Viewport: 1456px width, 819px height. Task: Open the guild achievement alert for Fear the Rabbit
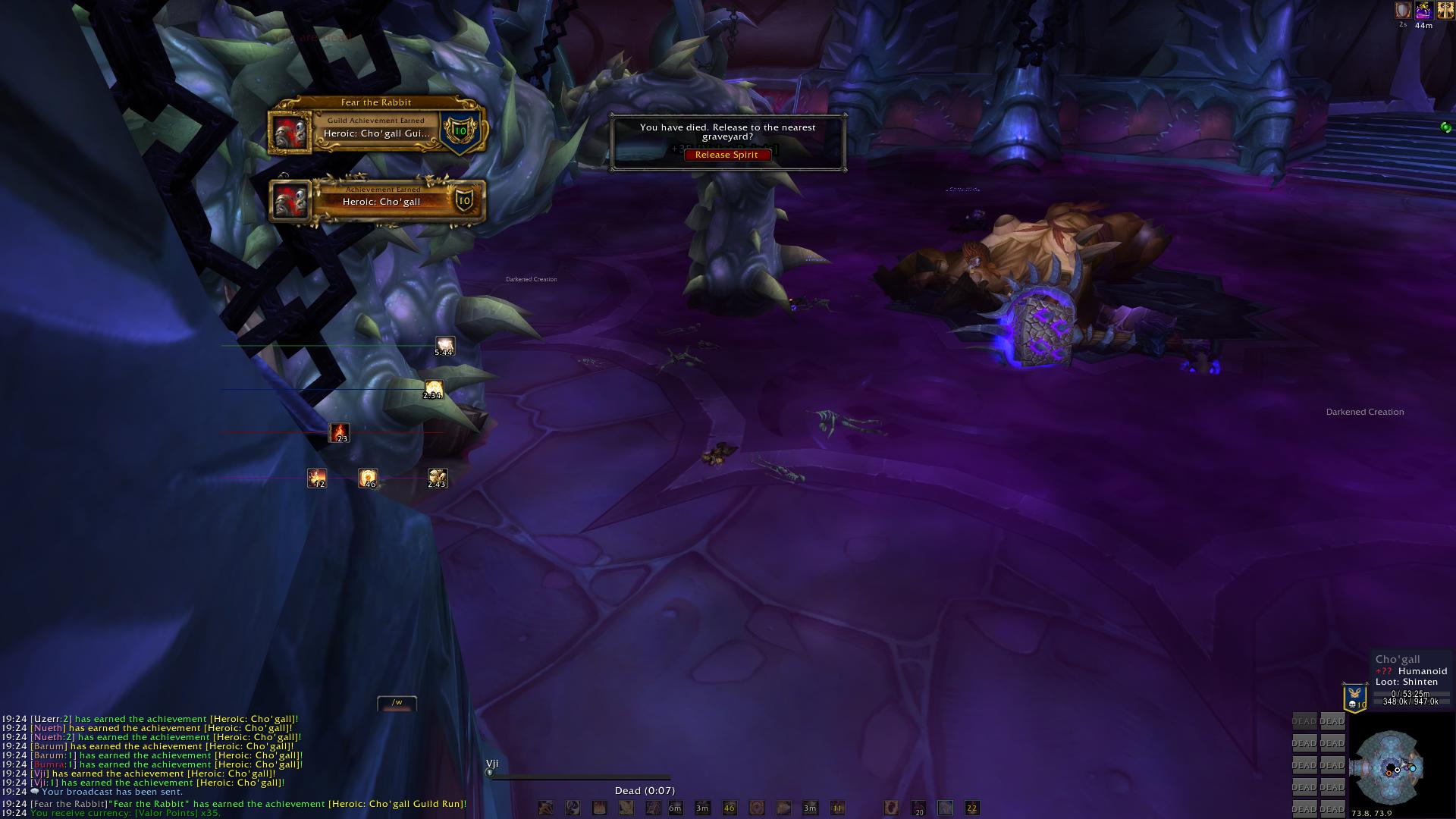377,128
